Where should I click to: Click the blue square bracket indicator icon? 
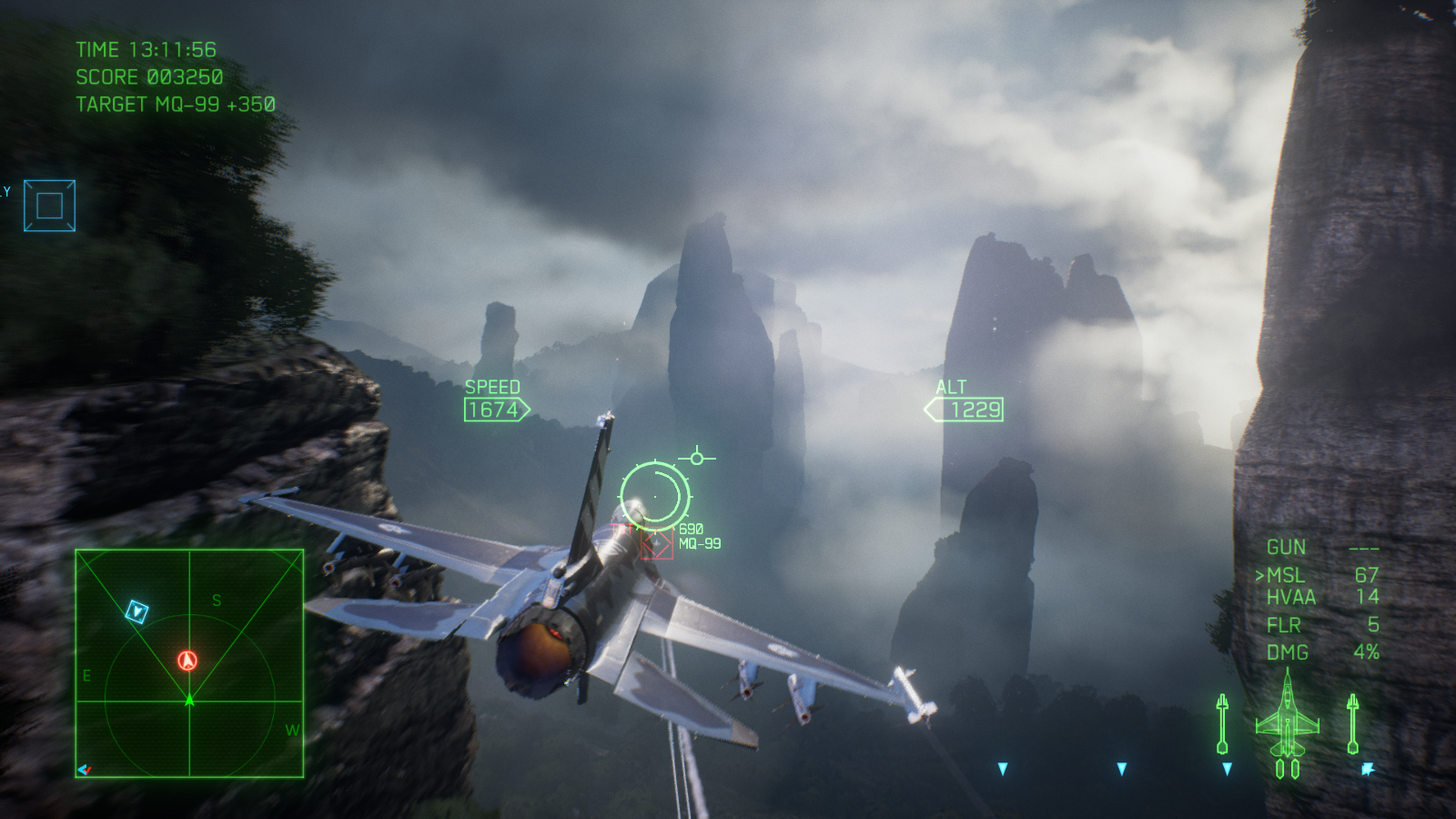49,206
